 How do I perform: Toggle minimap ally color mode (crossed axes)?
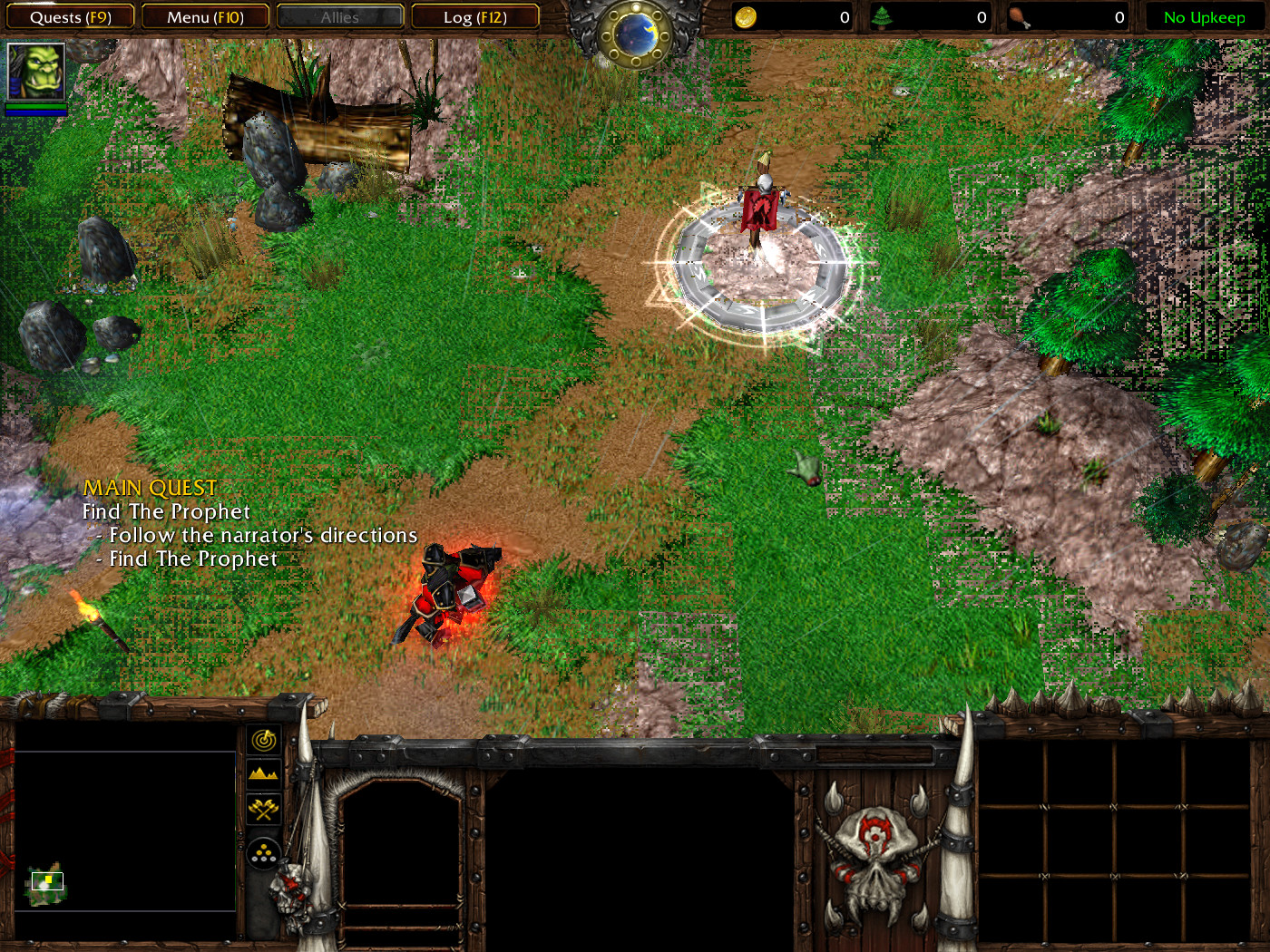click(x=264, y=808)
